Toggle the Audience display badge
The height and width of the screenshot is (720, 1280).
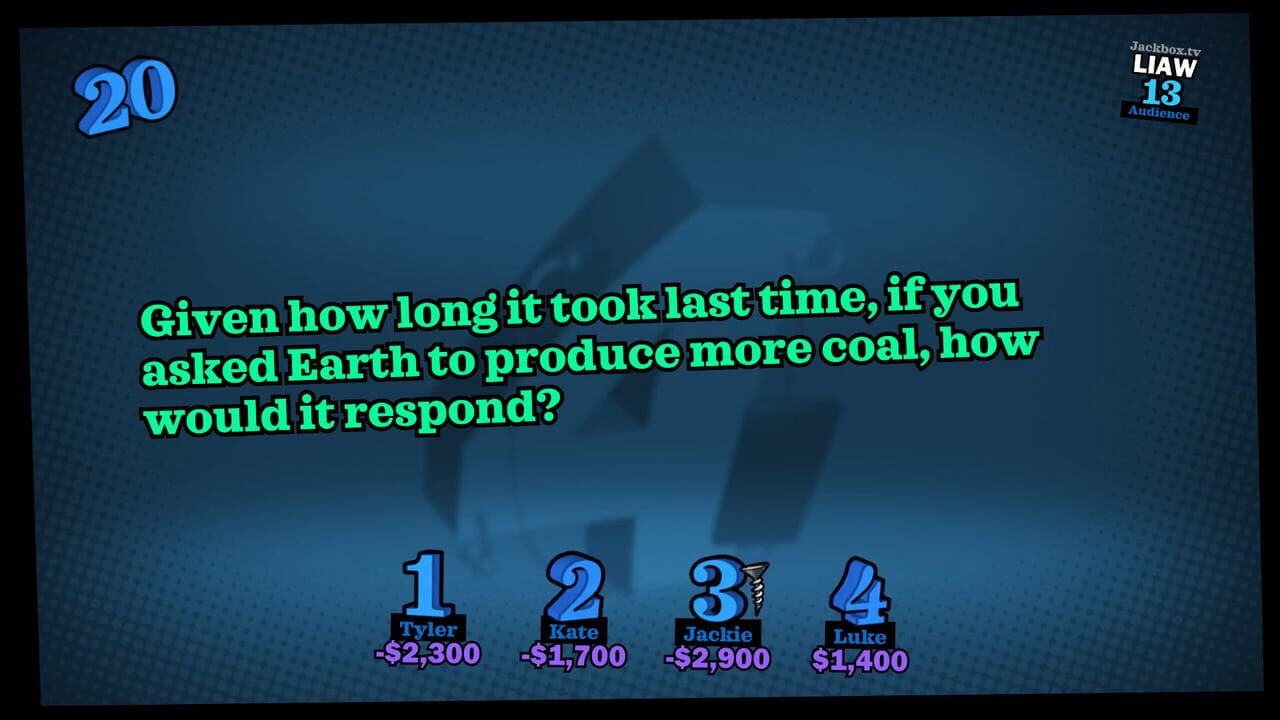tap(1159, 114)
